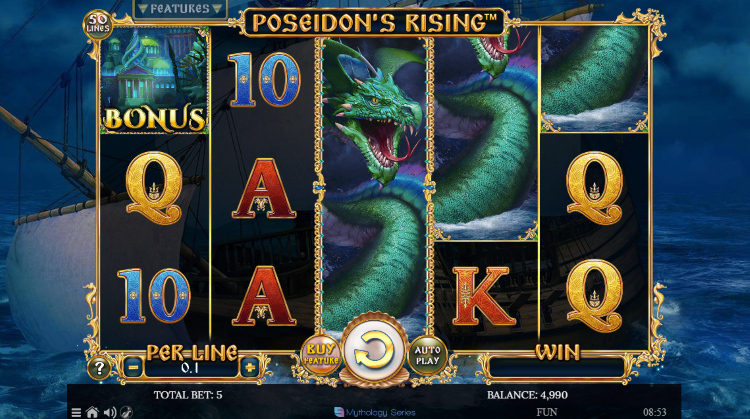
Task: Click the Mythology Series link
Action: point(374,411)
